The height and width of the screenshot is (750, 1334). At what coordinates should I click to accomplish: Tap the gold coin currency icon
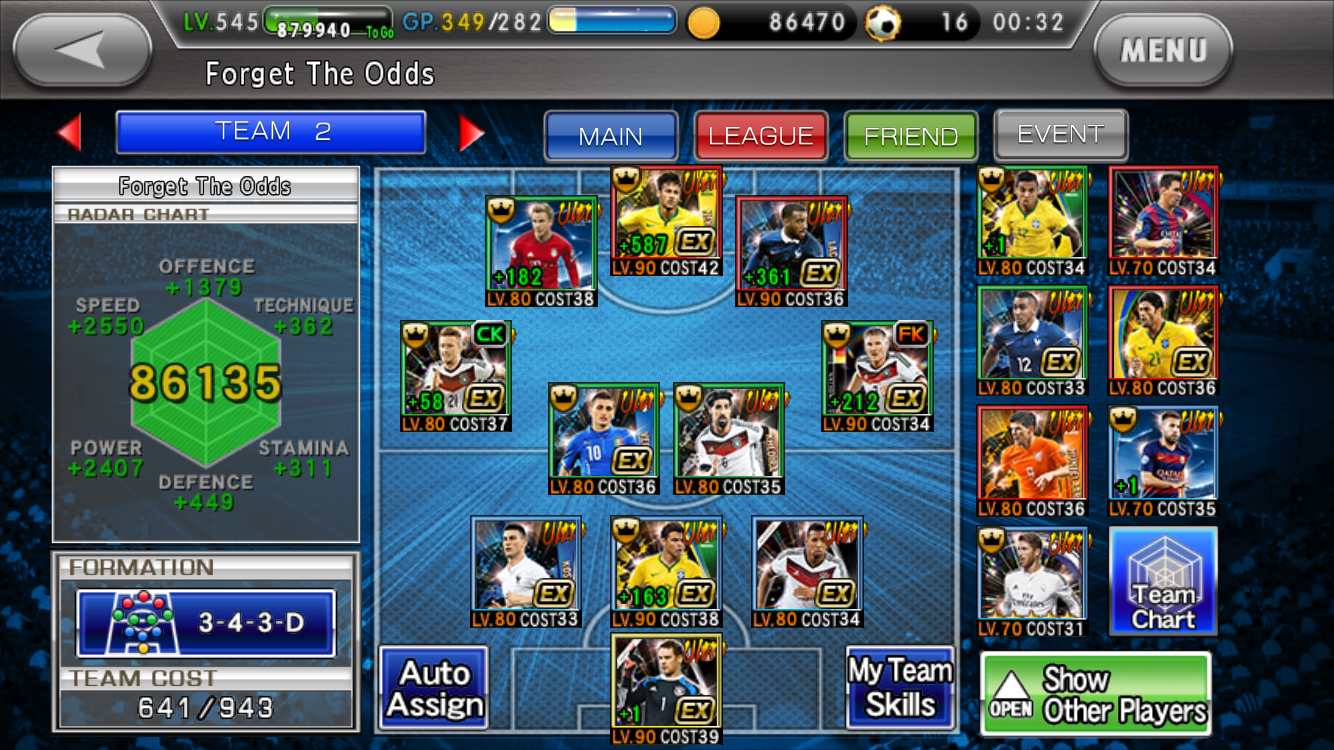pyautogui.click(x=705, y=19)
